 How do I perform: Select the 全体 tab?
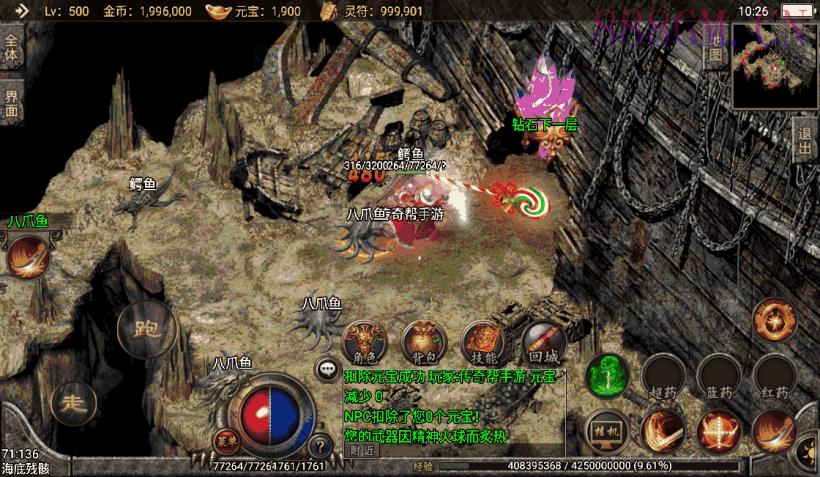coord(11,50)
